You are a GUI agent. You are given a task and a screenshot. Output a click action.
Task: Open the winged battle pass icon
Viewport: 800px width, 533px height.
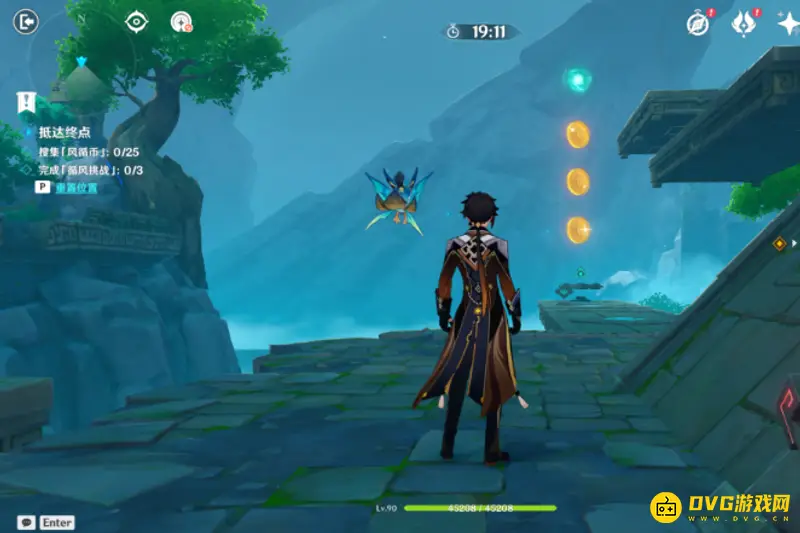tap(743, 23)
